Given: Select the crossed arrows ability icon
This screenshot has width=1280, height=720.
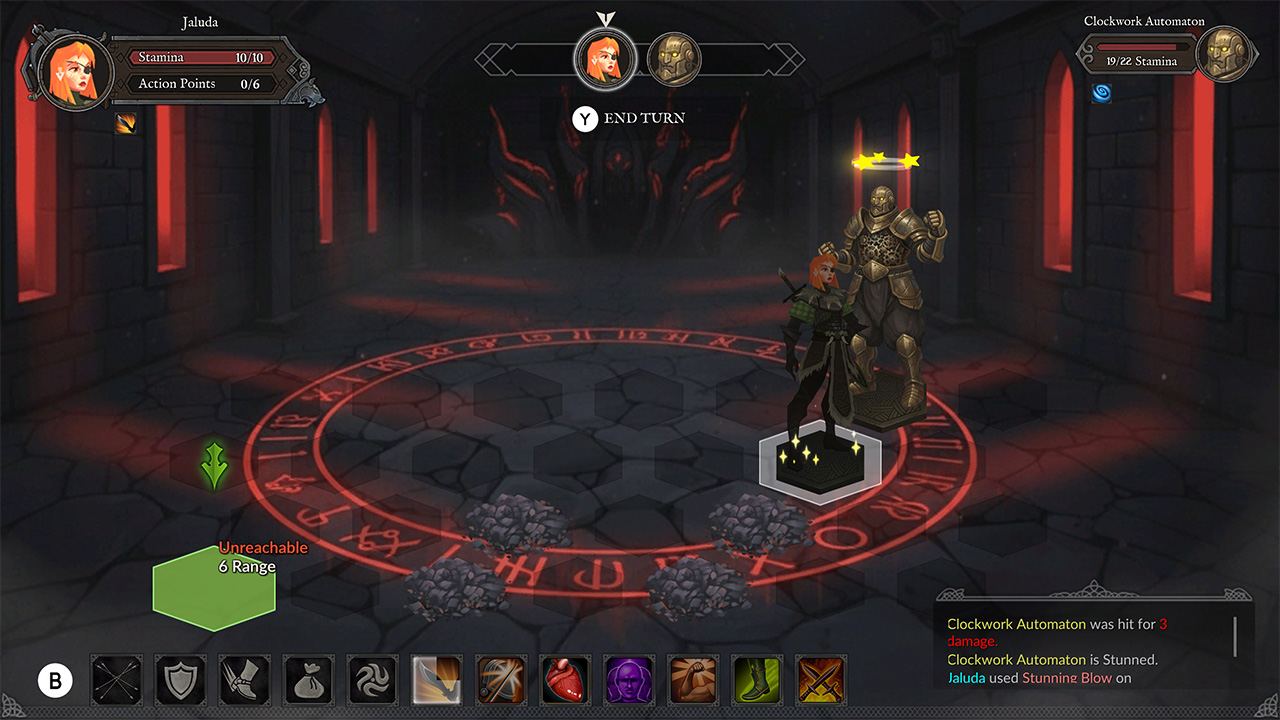Looking at the screenshot, I should 116,680.
